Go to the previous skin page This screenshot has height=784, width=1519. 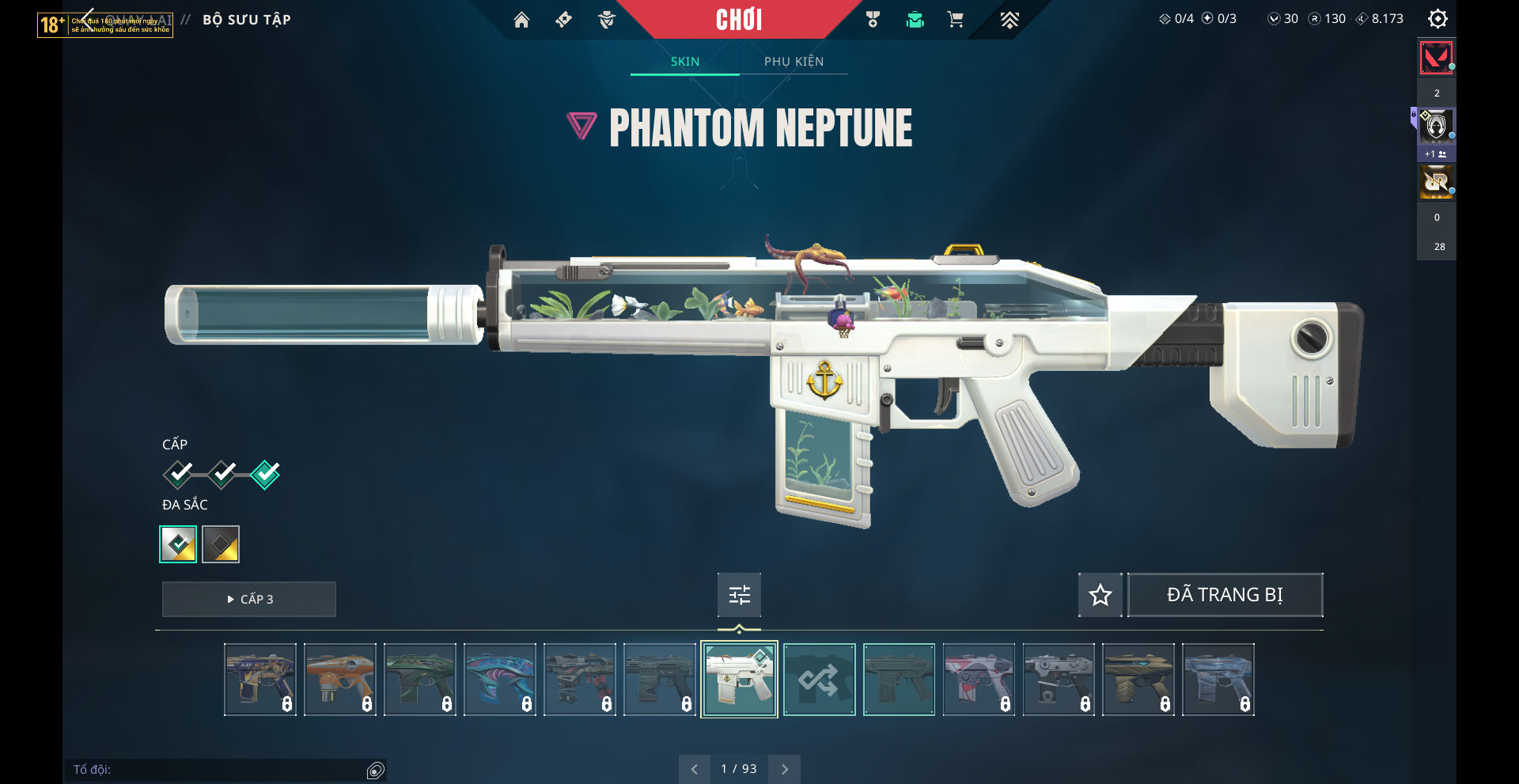(695, 769)
